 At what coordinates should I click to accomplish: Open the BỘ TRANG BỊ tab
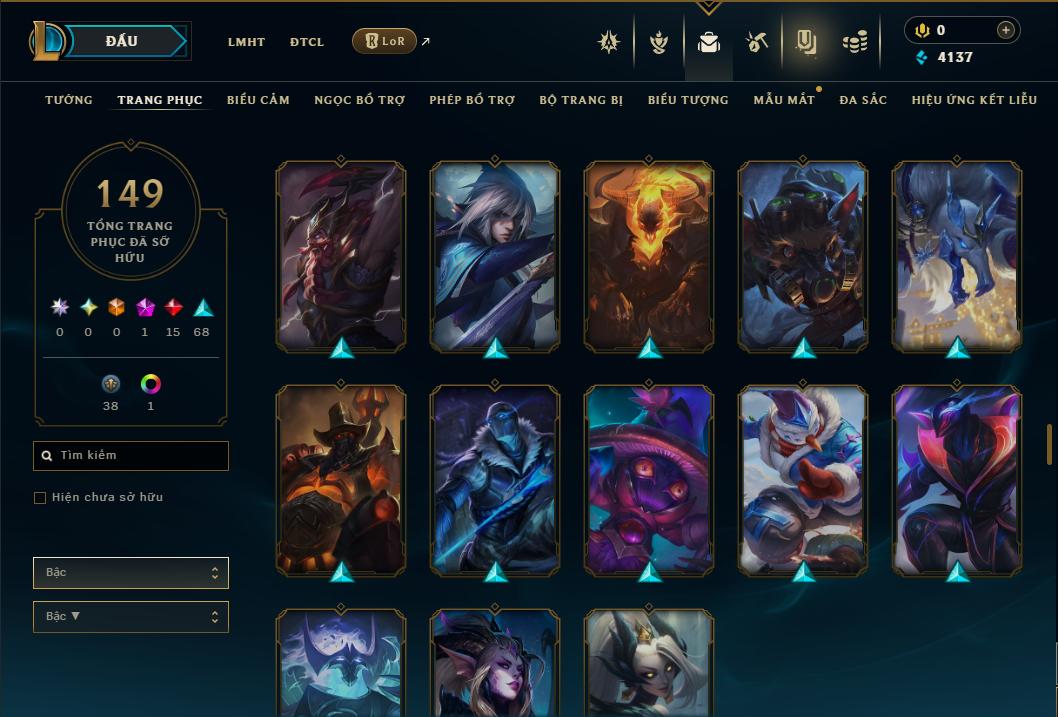[581, 100]
